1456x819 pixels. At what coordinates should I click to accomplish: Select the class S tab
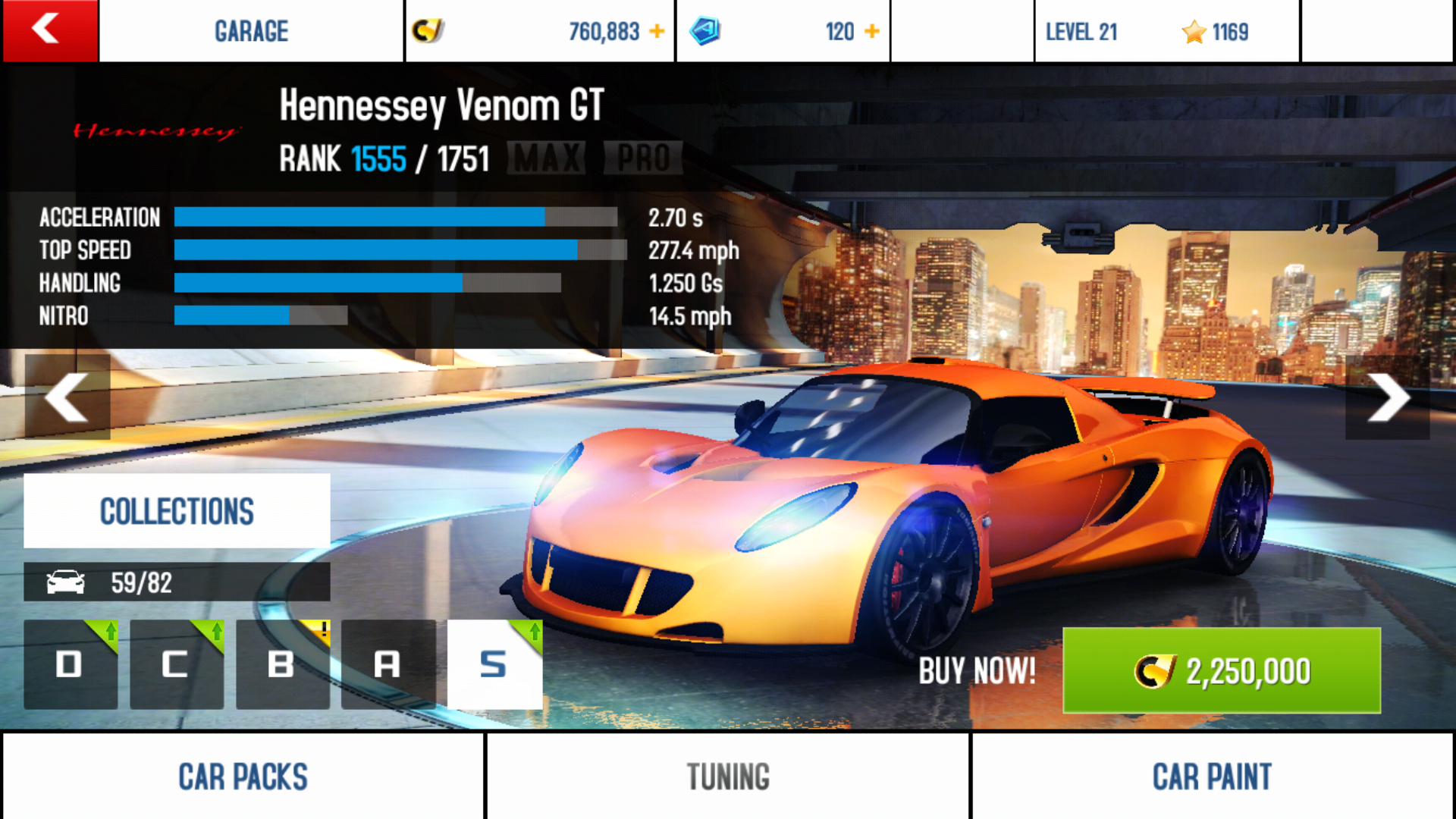tap(494, 664)
